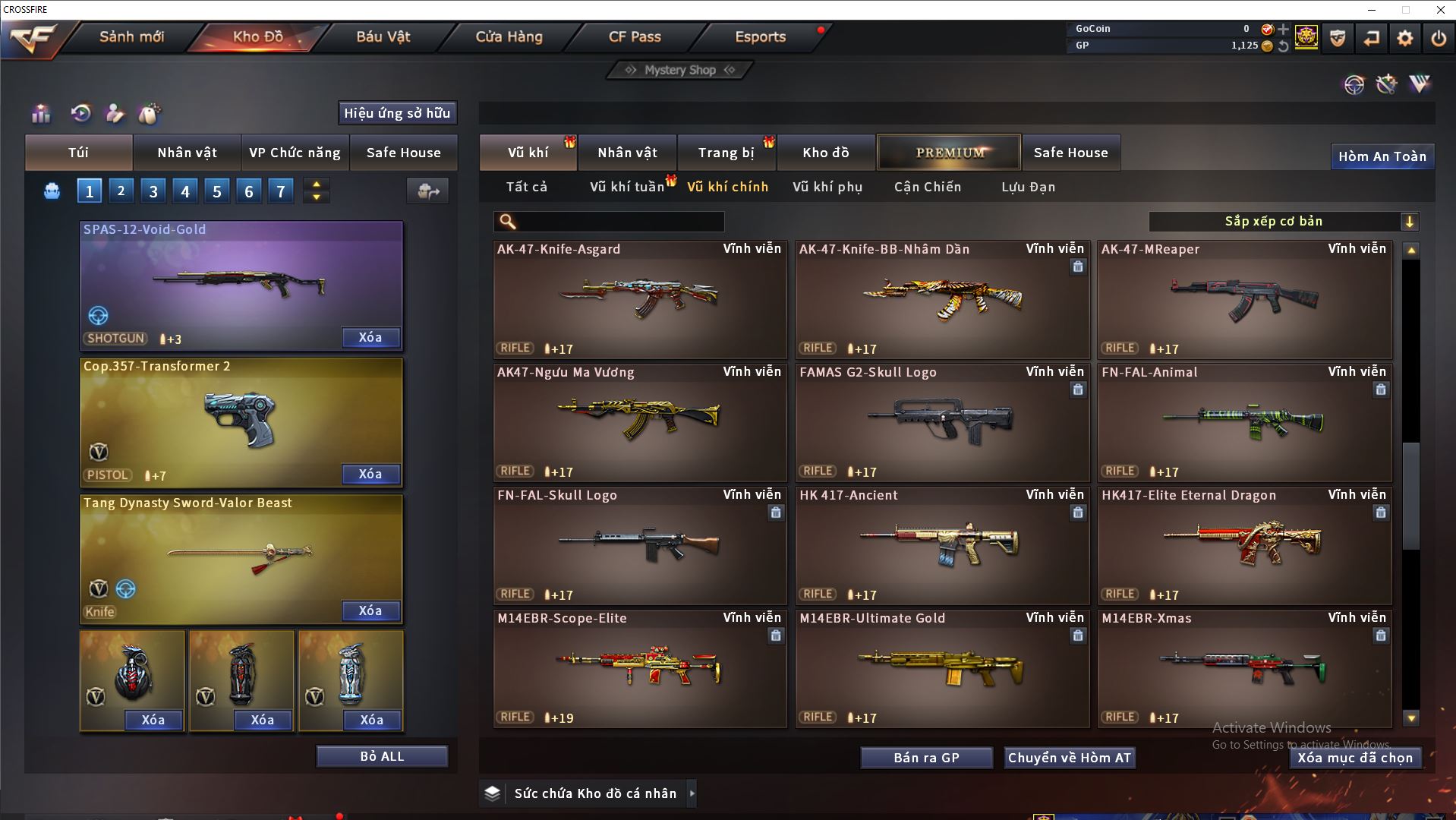The image size is (1456, 820).
Task: Remove the SPAS-12-Void-Gold with Xóa
Action: (370, 337)
